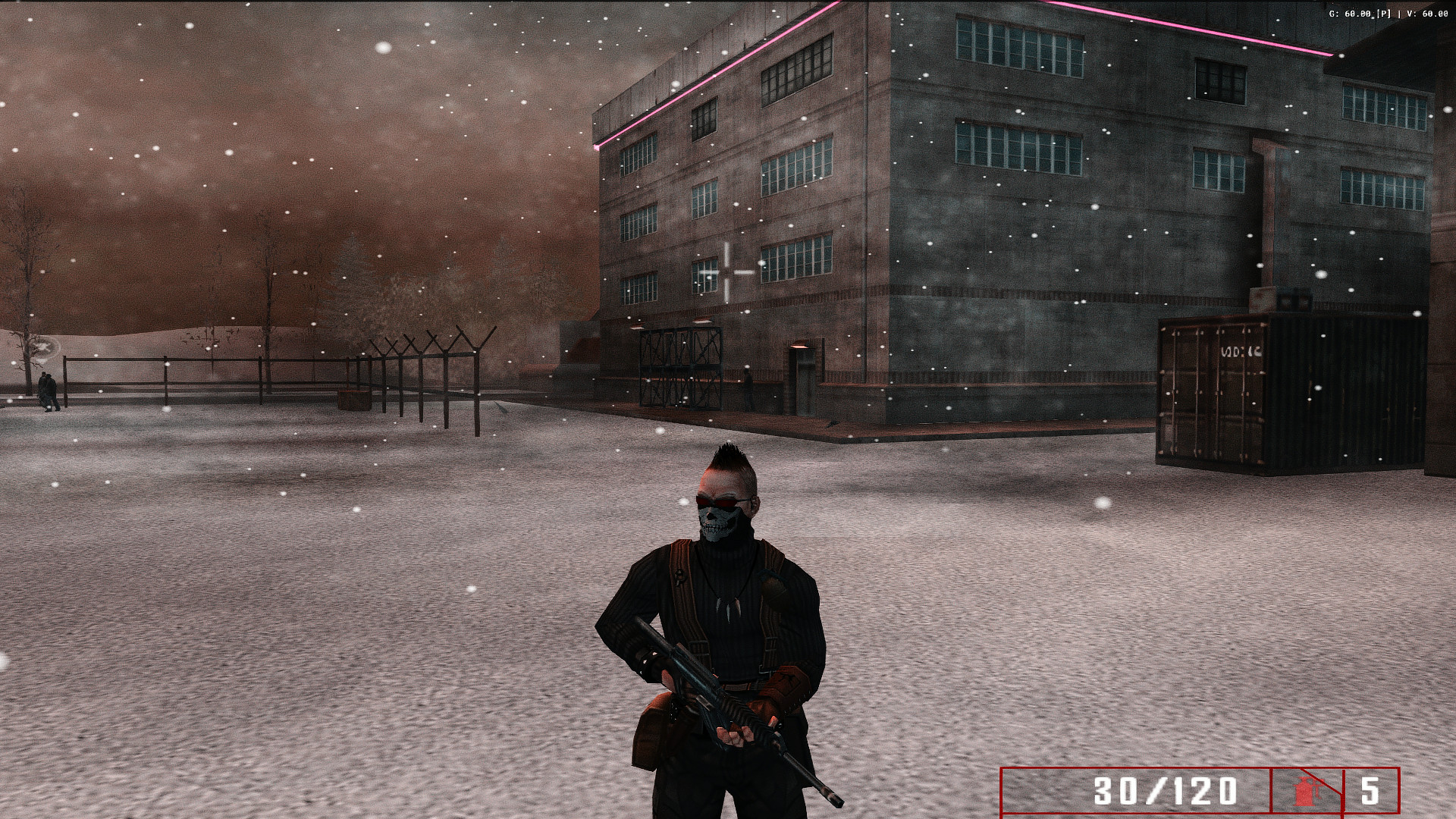Click the skull mask on the character
Screen dimensions: 1456x819
[717, 523]
